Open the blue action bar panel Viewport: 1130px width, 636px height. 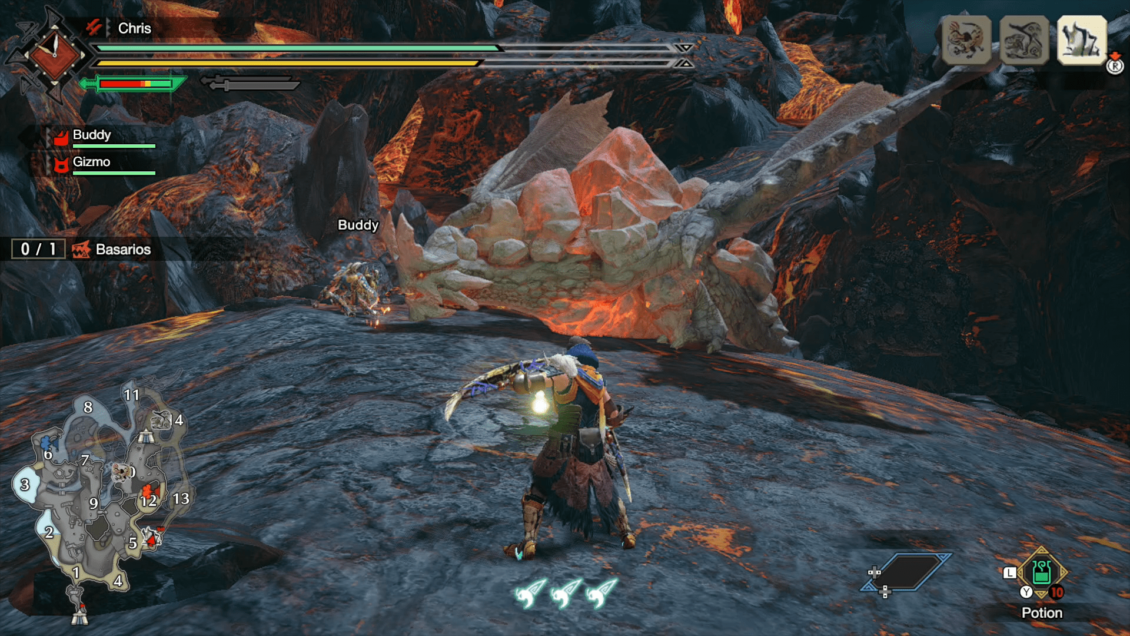click(906, 573)
